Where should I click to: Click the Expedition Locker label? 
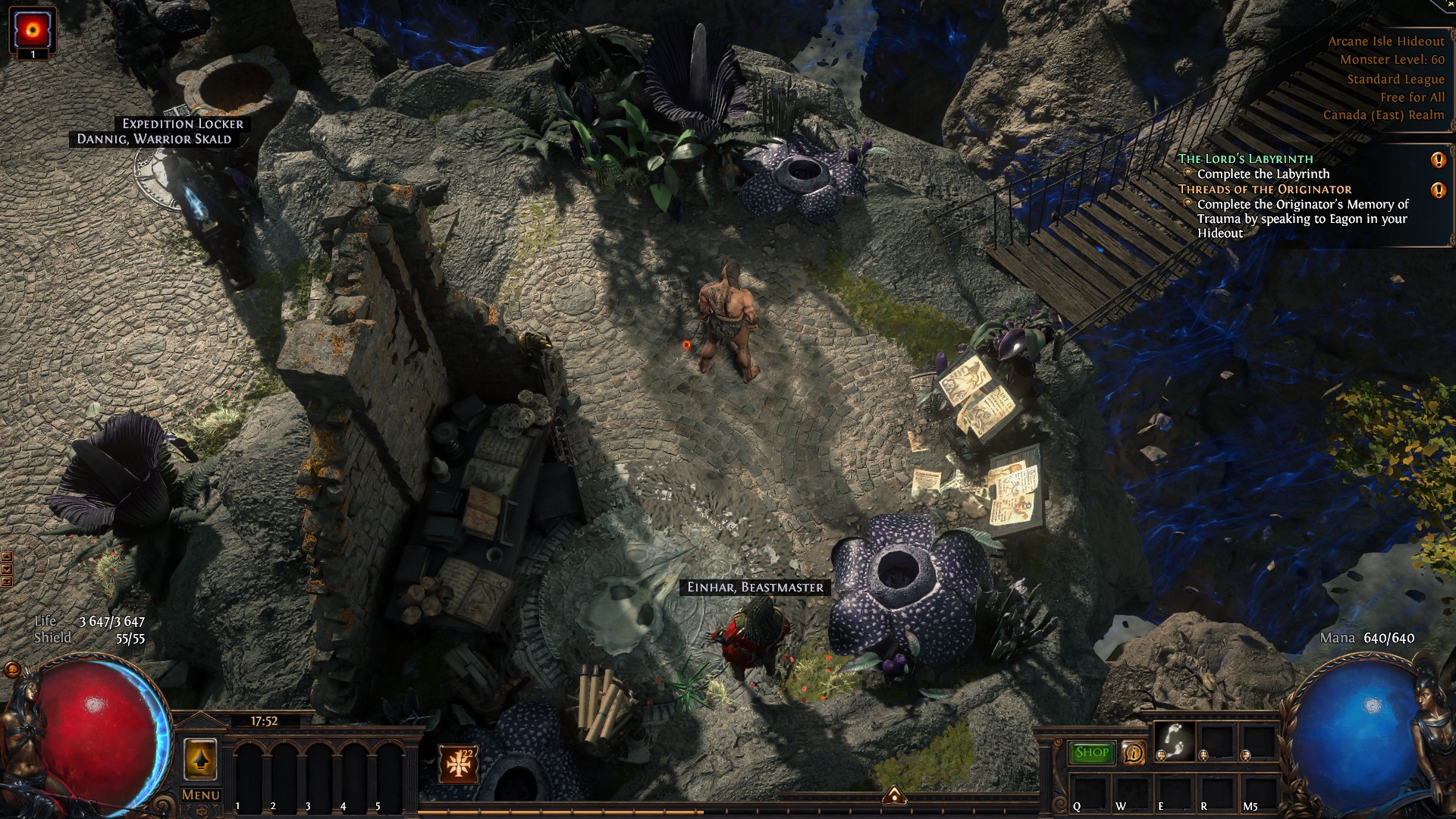point(183,124)
